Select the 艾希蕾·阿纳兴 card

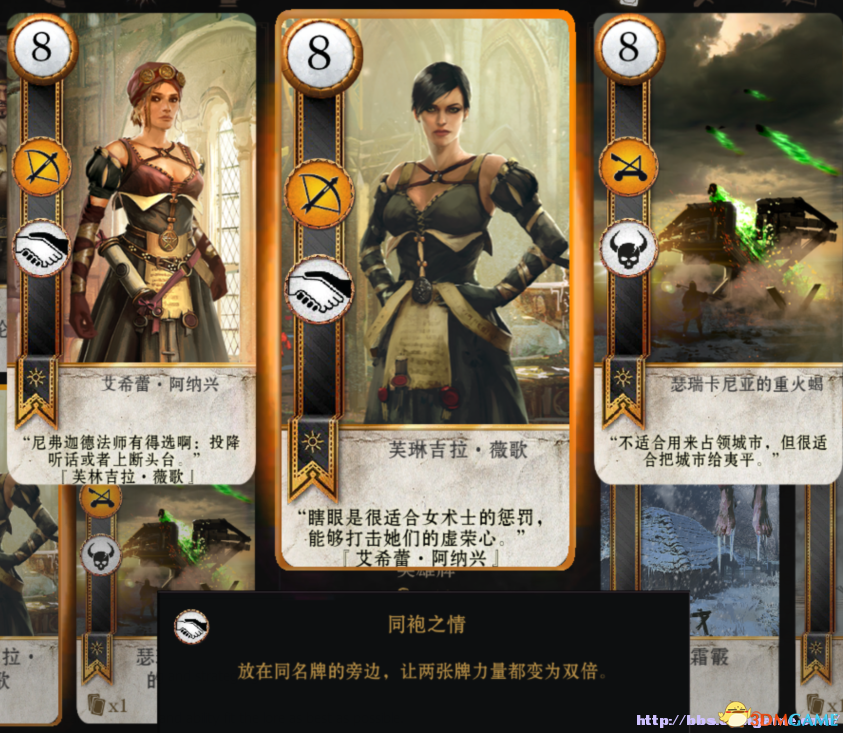(x=132, y=240)
